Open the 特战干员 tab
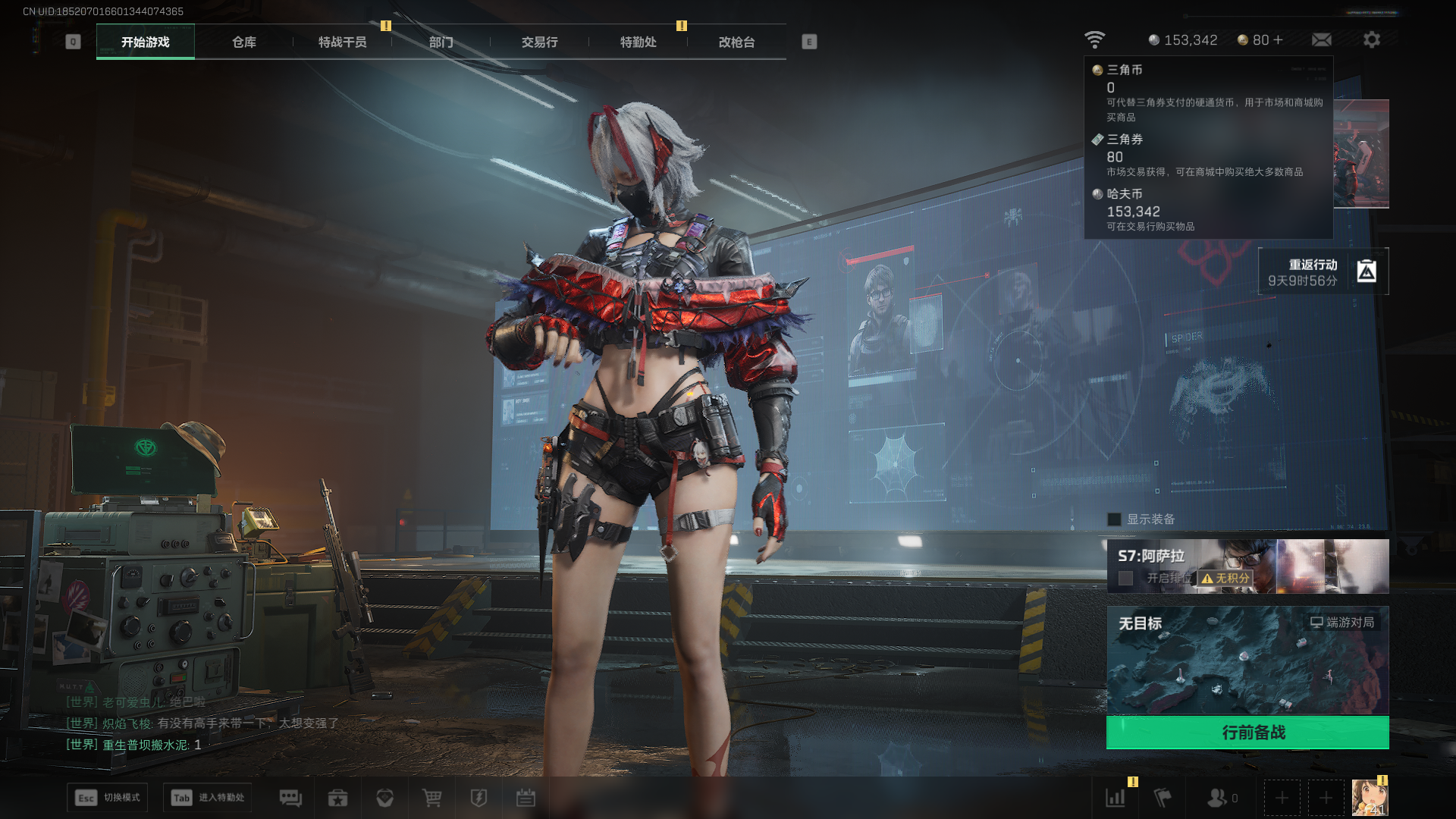The height and width of the screenshot is (819, 1456). click(x=342, y=42)
